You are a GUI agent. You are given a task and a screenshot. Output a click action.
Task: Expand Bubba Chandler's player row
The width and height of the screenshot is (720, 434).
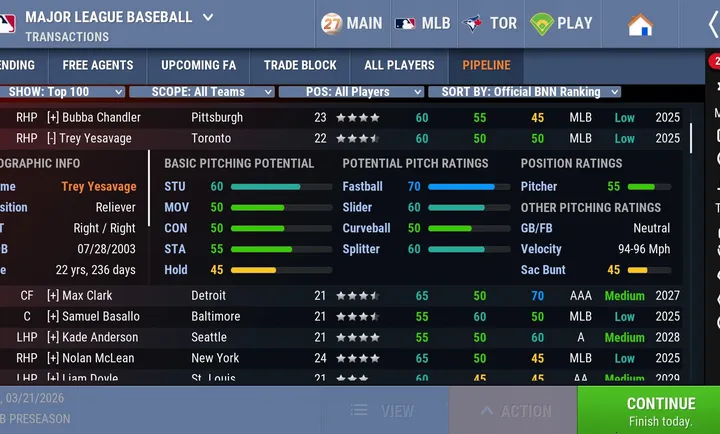tap(53, 117)
